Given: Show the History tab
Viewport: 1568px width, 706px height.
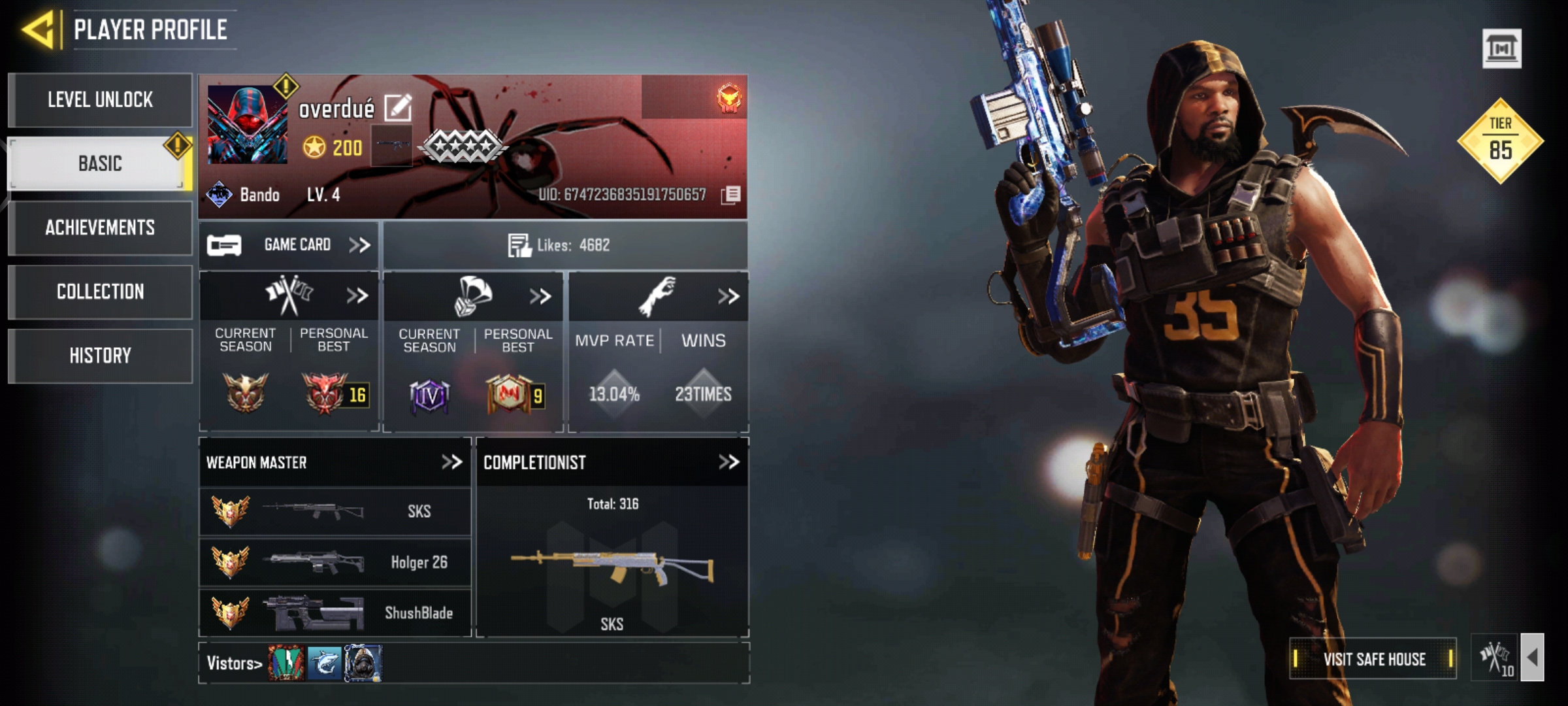Looking at the screenshot, I should 100,356.
